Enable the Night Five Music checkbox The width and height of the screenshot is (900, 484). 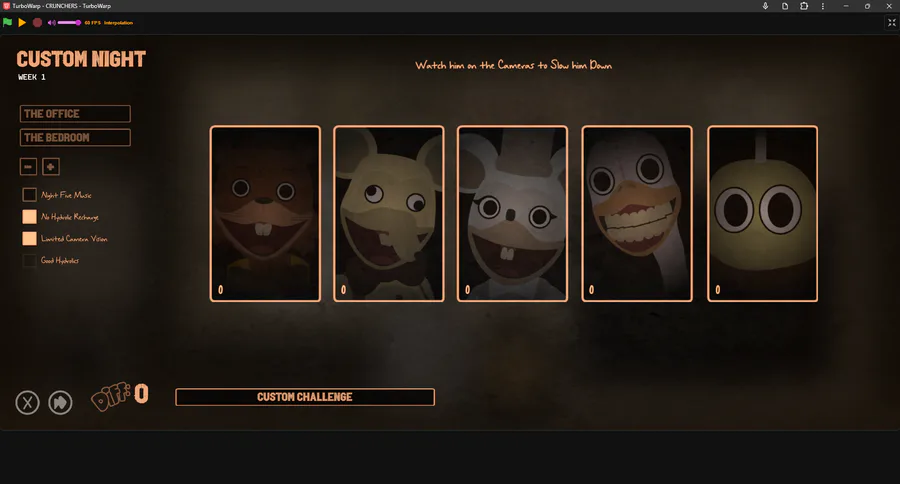point(30,195)
